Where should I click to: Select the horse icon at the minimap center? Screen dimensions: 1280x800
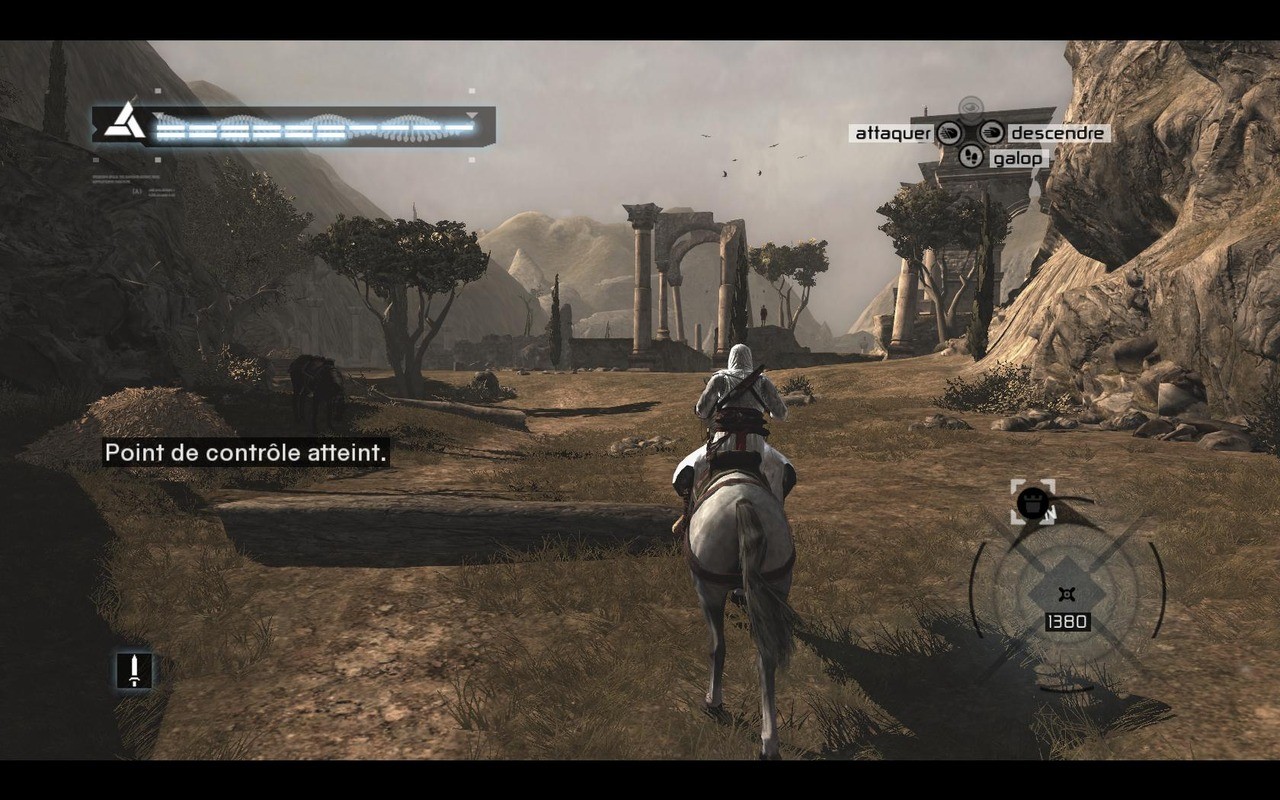[x=1066, y=592]
